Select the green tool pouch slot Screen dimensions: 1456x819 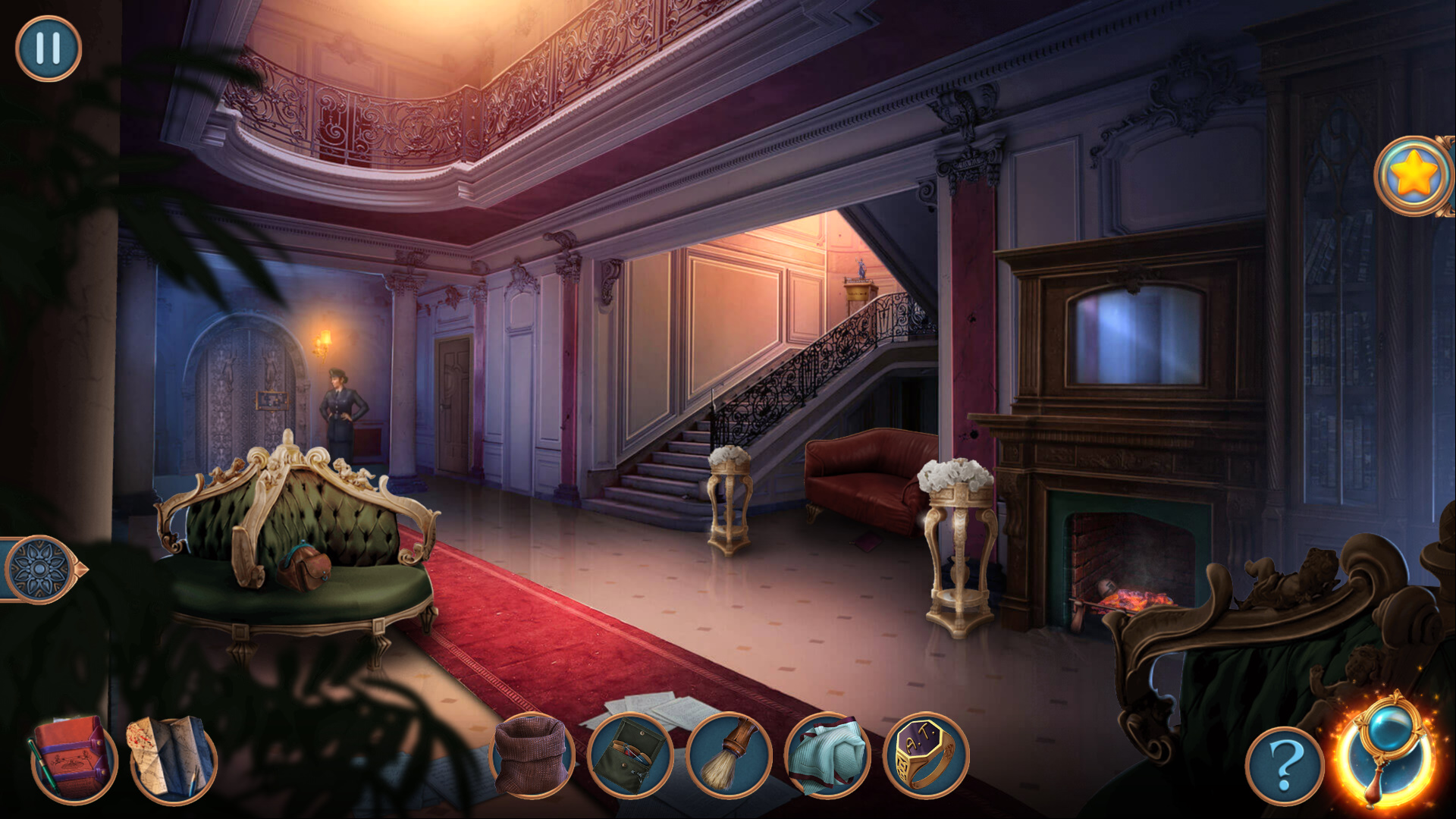[630, 755]
